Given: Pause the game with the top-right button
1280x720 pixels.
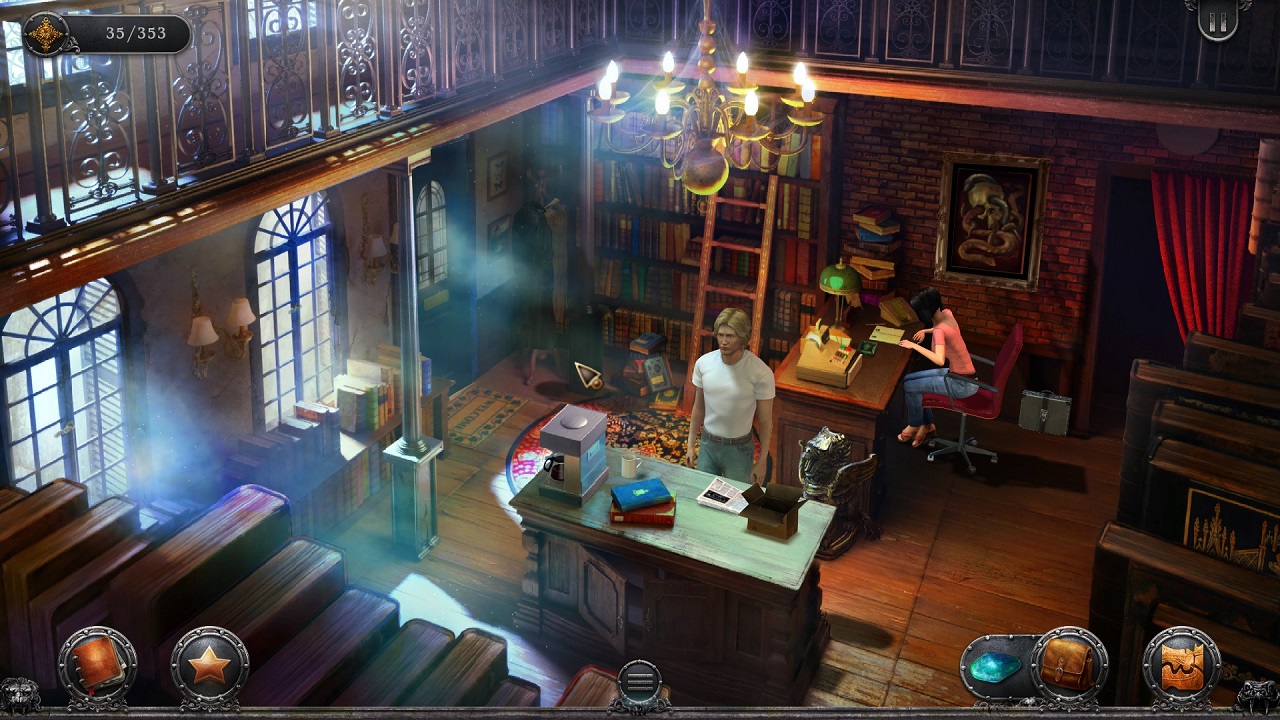Looking at the screenshot, I should [1217, 21].
